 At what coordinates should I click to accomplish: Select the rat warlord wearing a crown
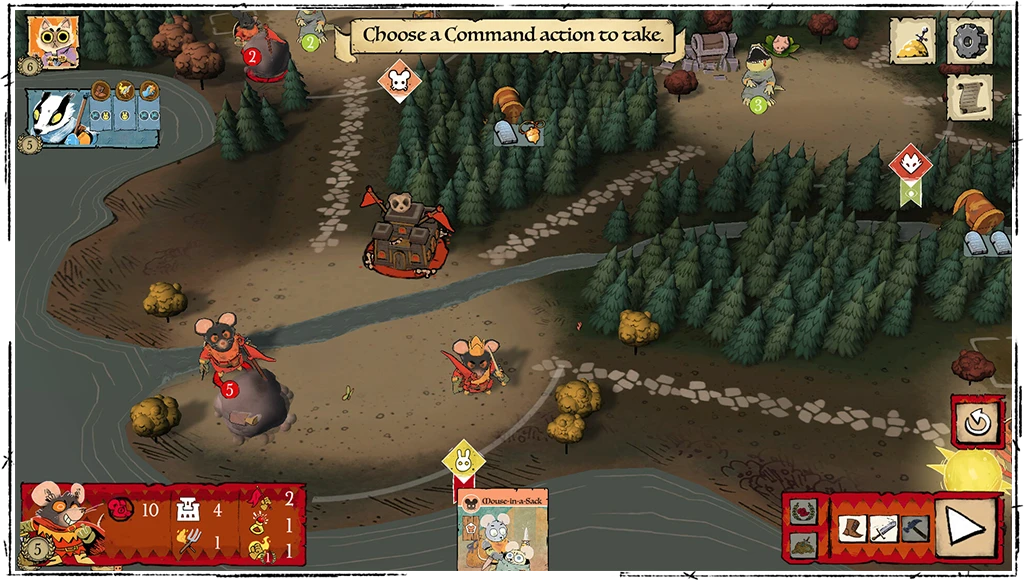(x=476, y=362)
